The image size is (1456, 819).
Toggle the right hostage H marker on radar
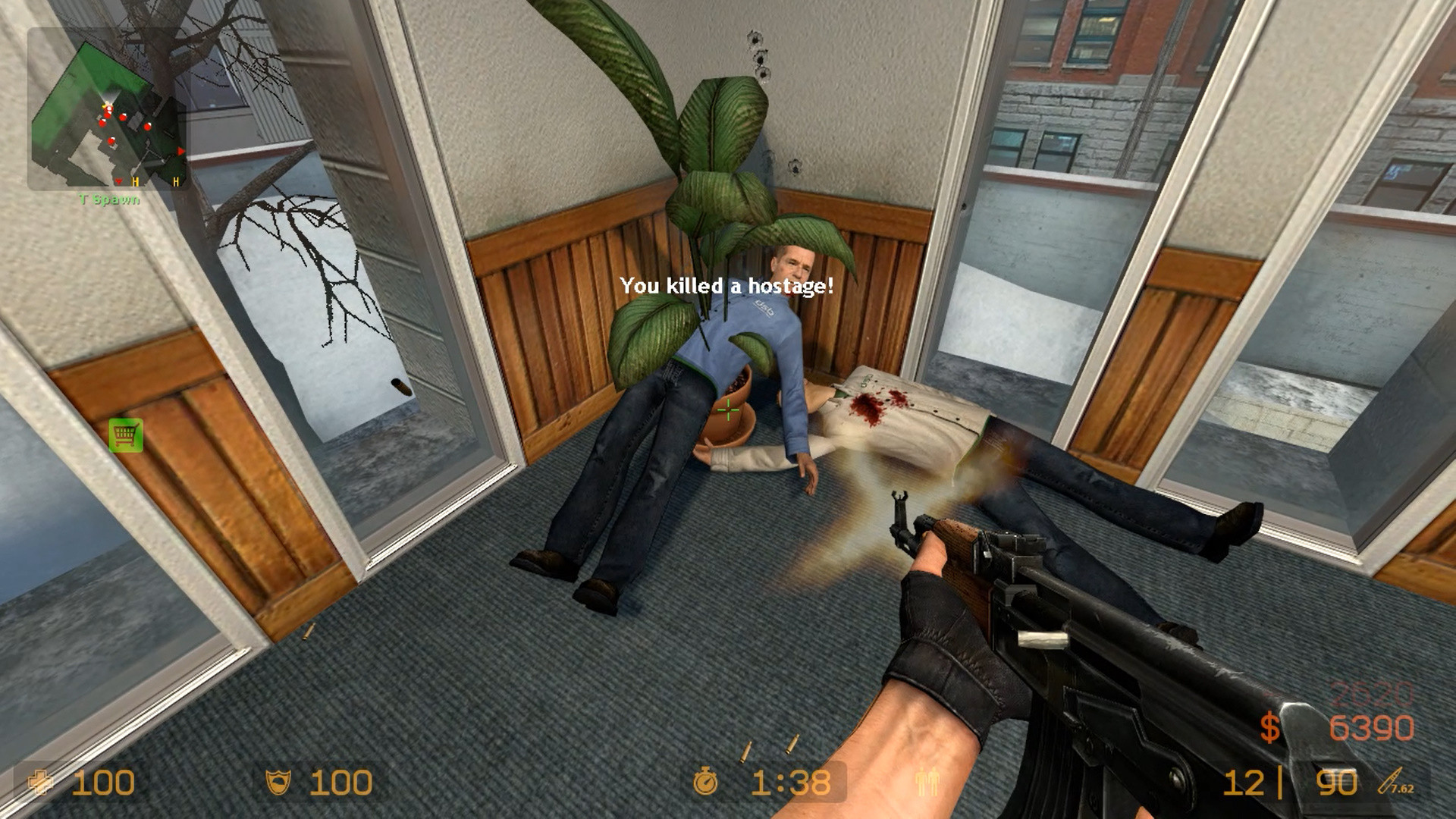click(x=176, y=182)
